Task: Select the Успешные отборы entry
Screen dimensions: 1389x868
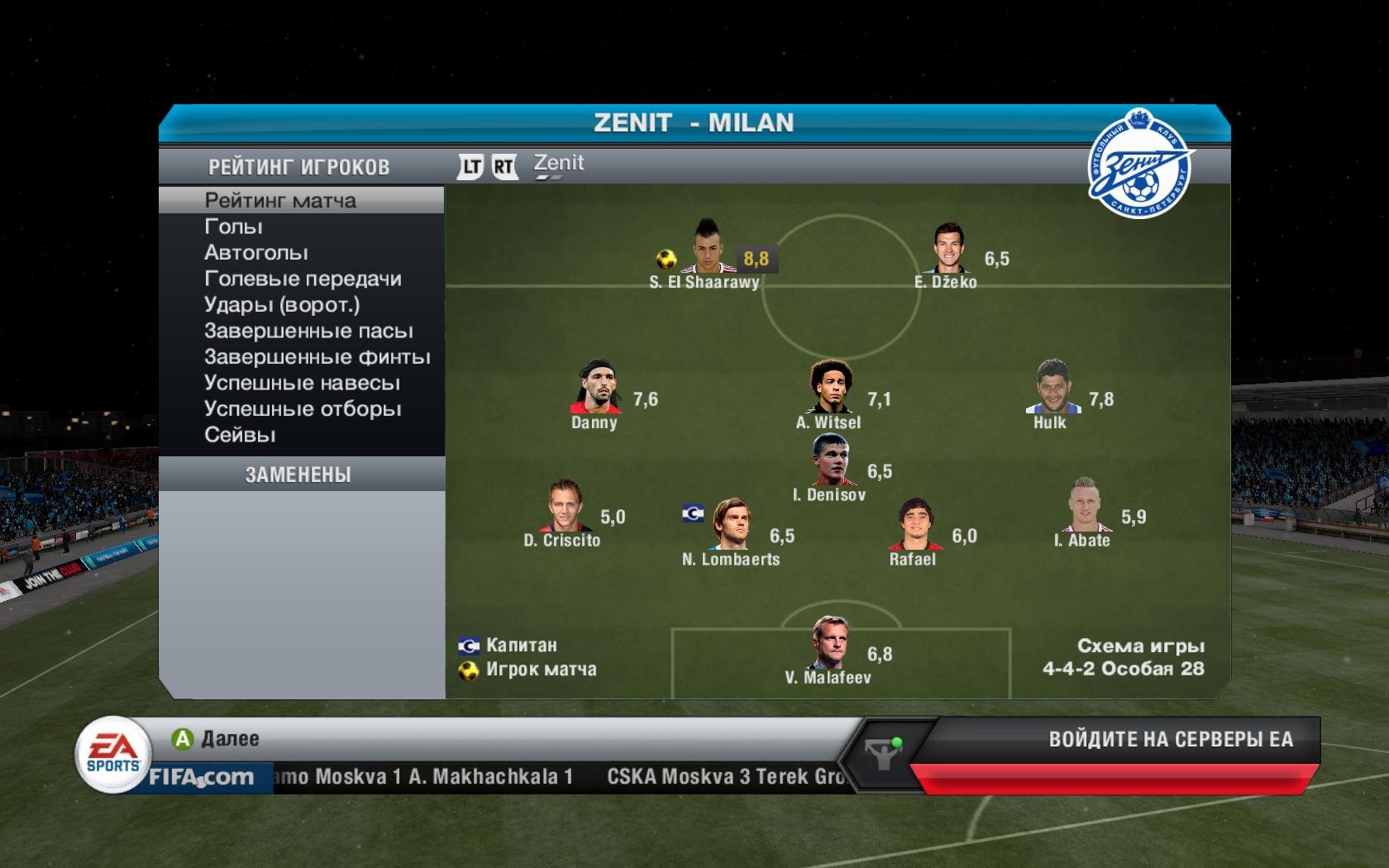Action: (x=303, y=409)
